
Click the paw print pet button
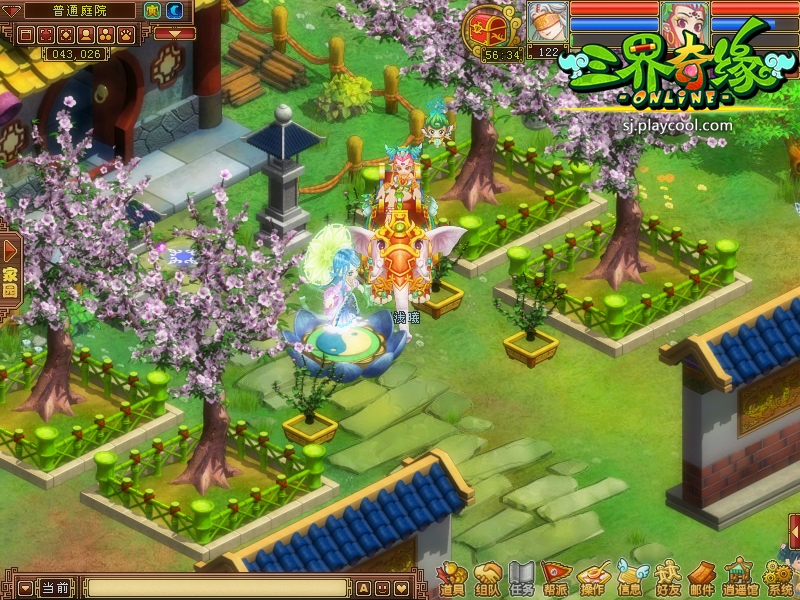click(127, 35)
